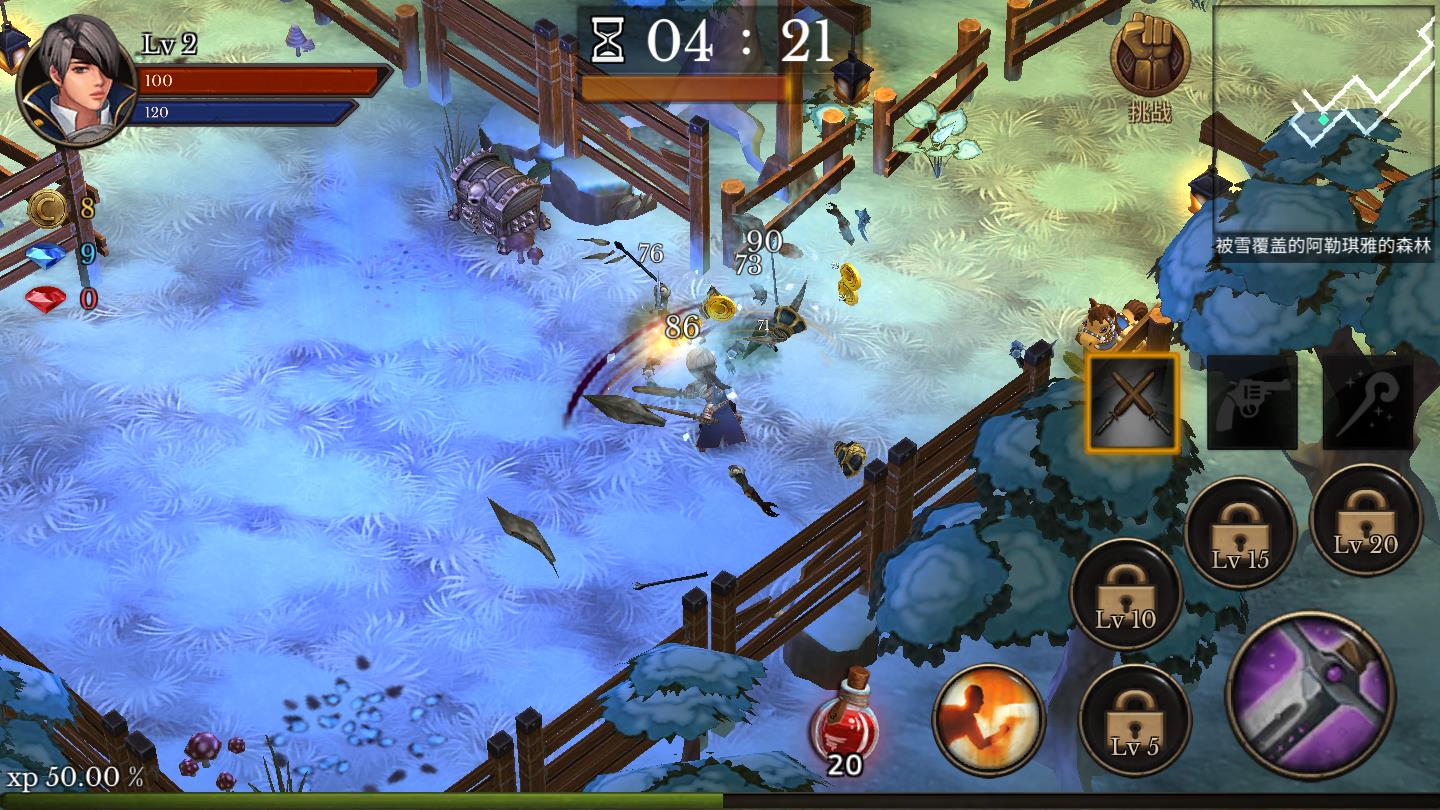The image size is (1440, 810).
Task: Select the locked Lv 20 skill slot
Action: pos(1365,520)
